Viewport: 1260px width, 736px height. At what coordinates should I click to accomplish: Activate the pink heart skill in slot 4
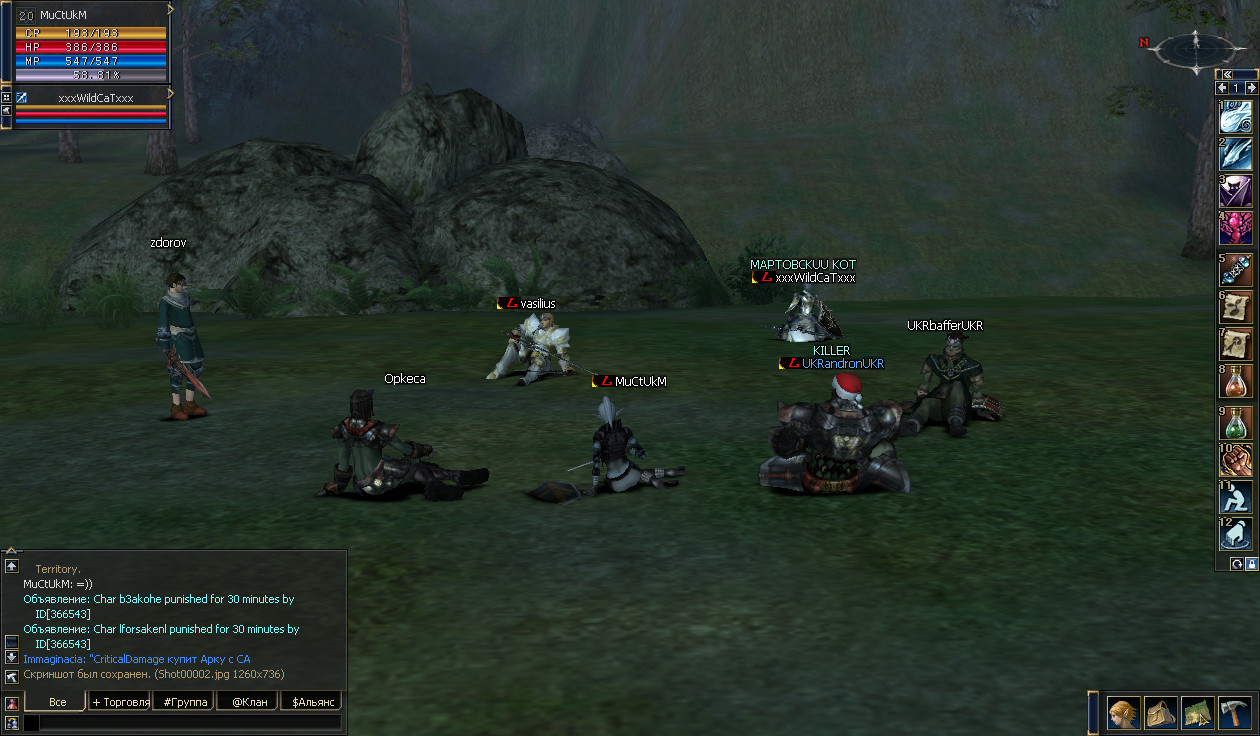point(1235,228)
